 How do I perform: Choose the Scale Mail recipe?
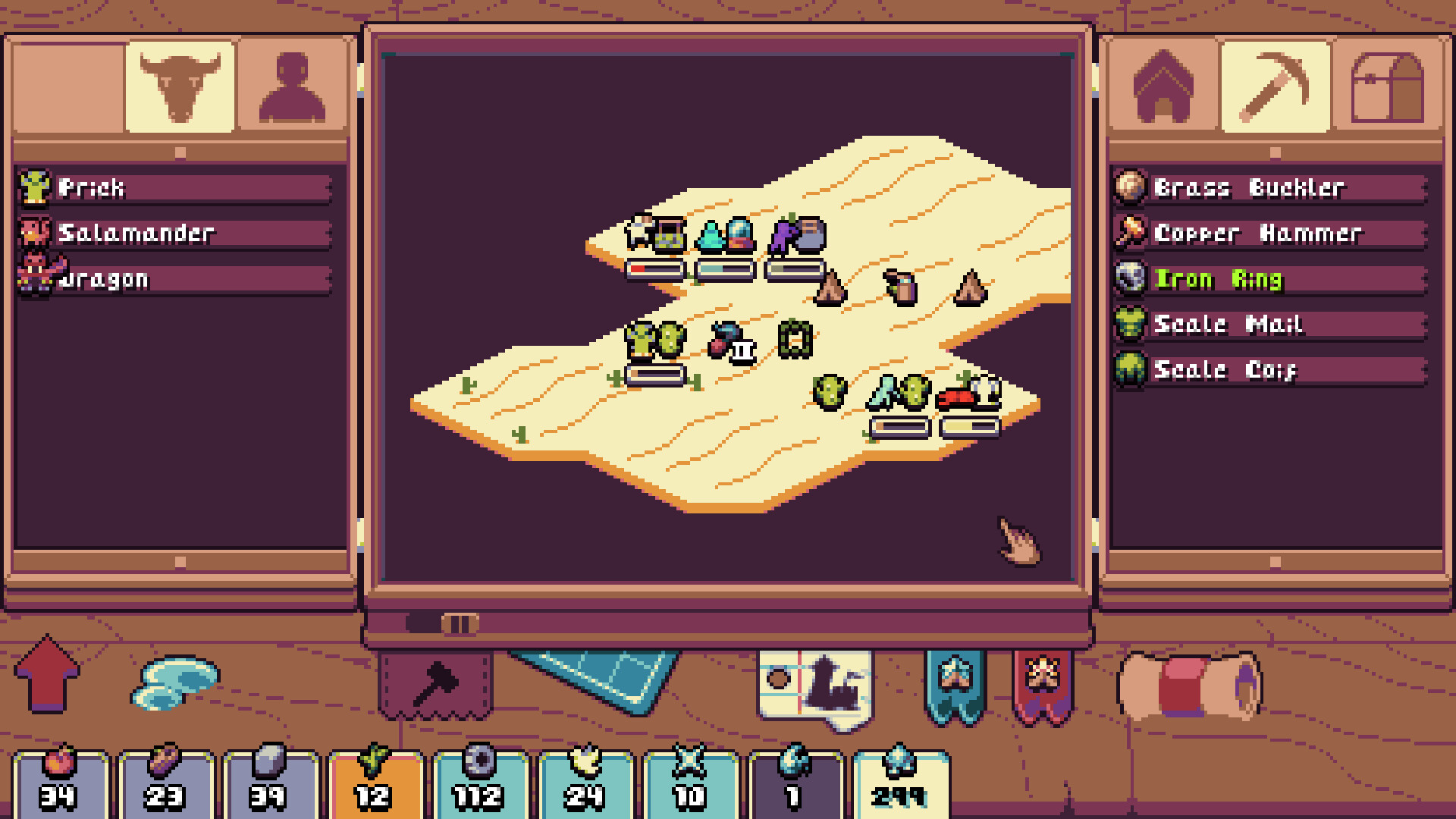pyautogui.click(x=1266, y=325)
